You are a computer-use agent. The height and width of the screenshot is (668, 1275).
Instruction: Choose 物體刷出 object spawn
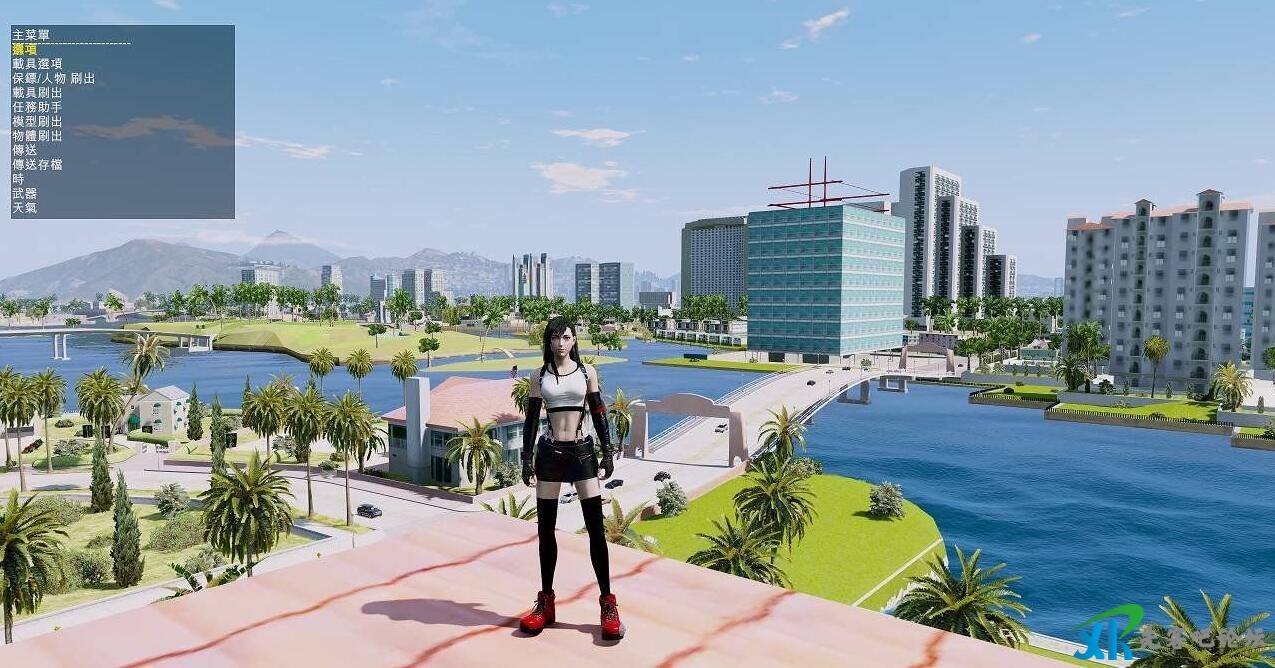point(37,136)
